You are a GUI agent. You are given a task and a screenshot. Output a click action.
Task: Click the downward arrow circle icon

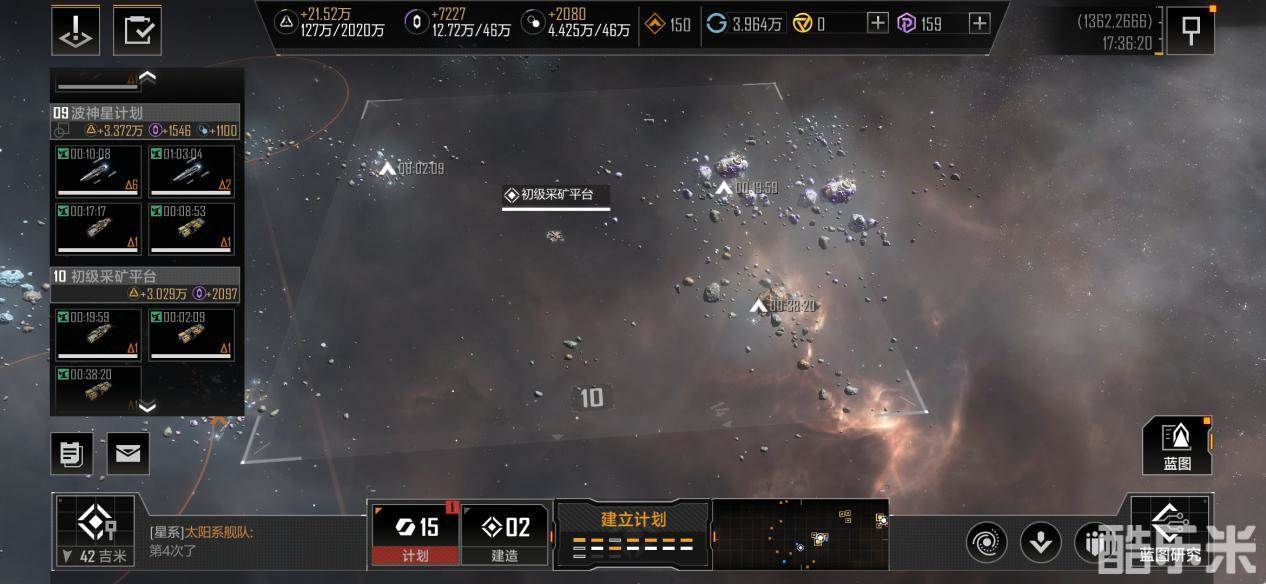pyautogui.click(x=1040, y=542)
